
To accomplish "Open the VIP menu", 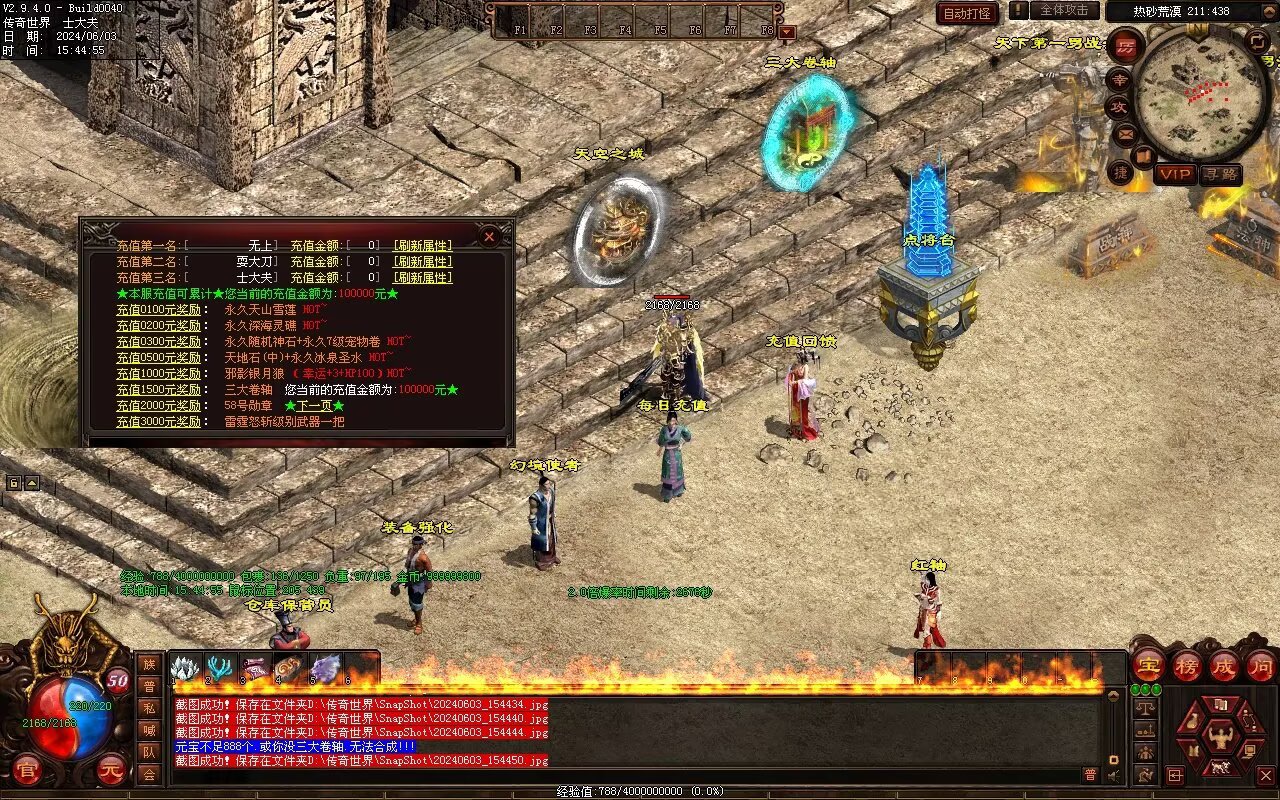I will click(x=1175, y=174).
